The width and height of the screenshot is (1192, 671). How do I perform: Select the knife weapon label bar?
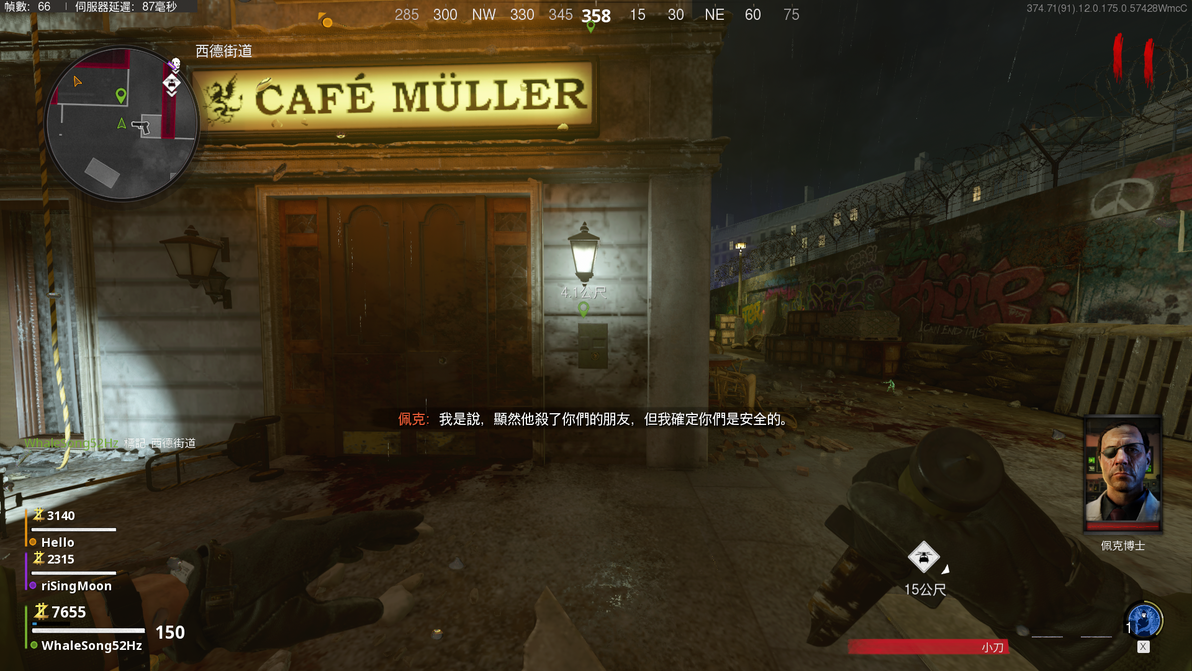pos(928,647)
